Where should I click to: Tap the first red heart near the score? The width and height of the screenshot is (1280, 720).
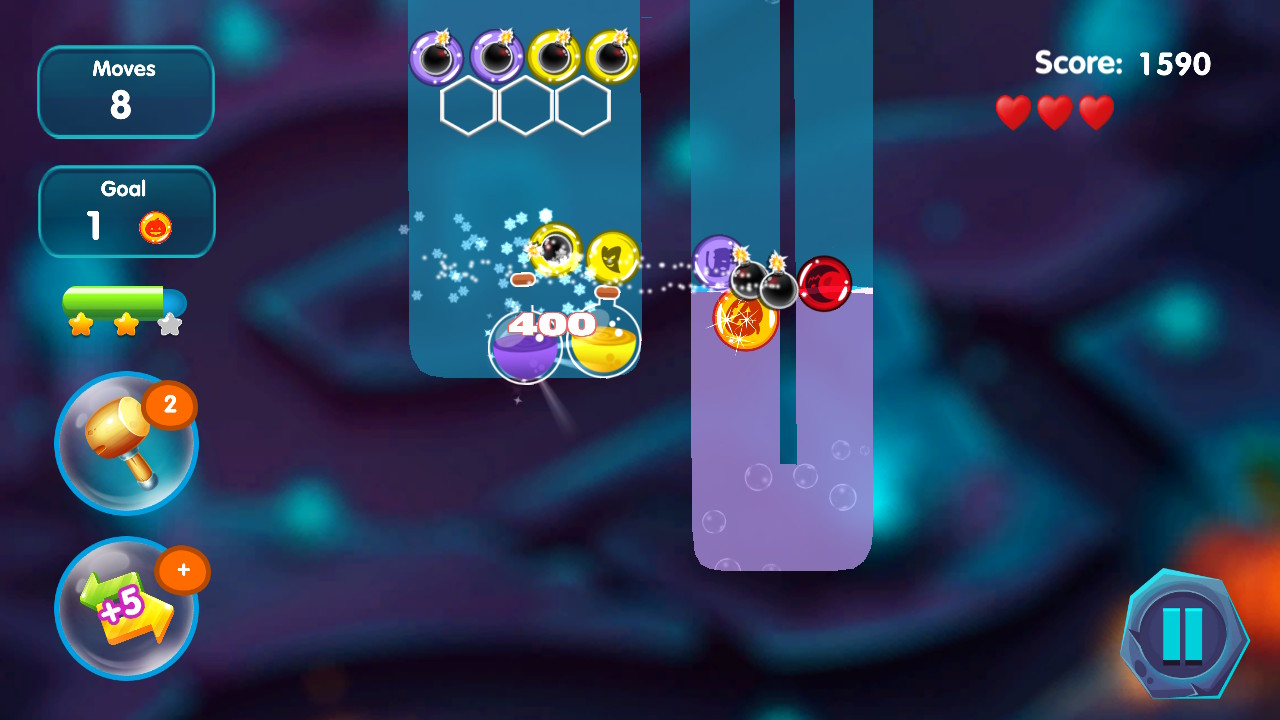(x=1013, y=112)
